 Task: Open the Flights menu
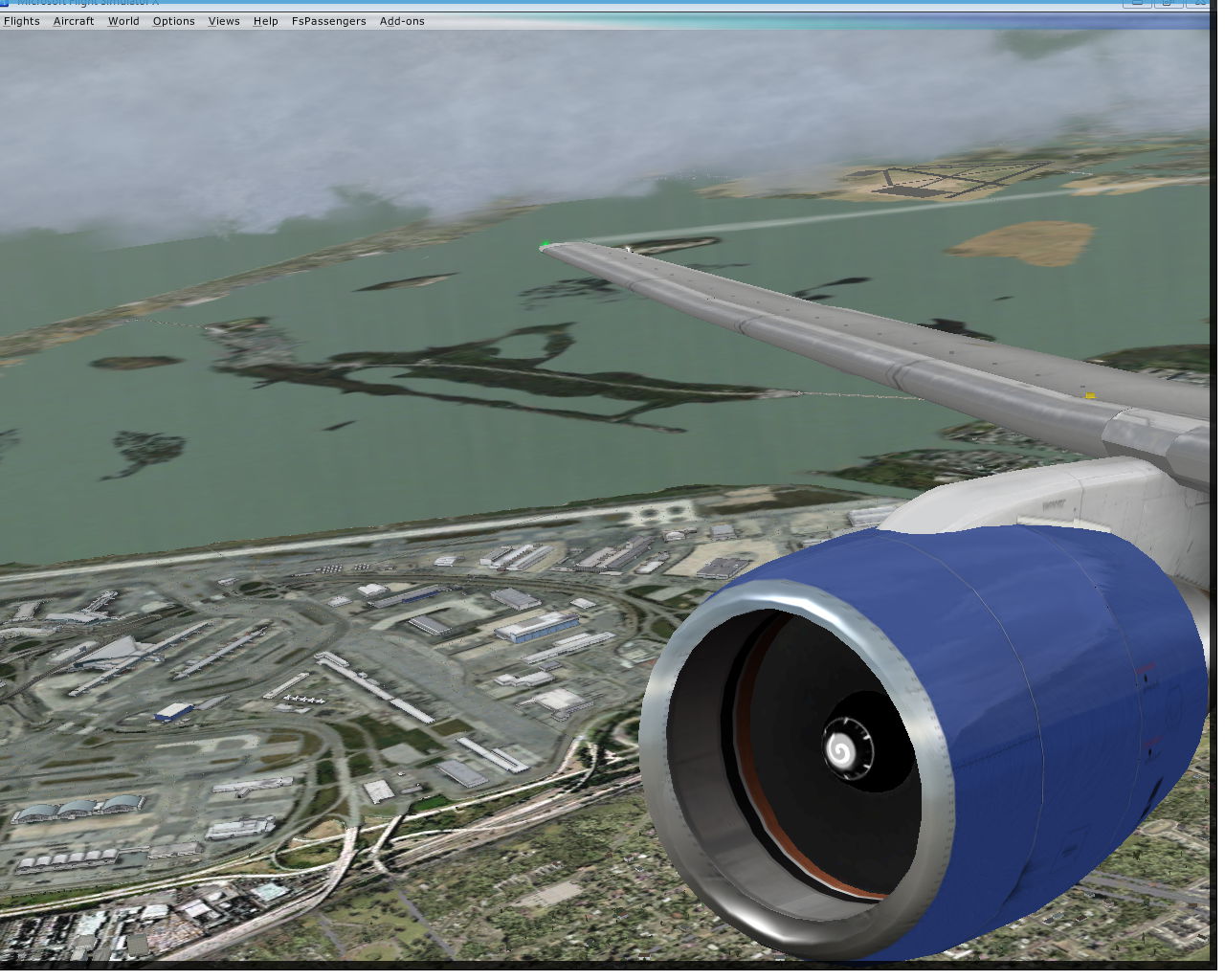click(22, 21)
